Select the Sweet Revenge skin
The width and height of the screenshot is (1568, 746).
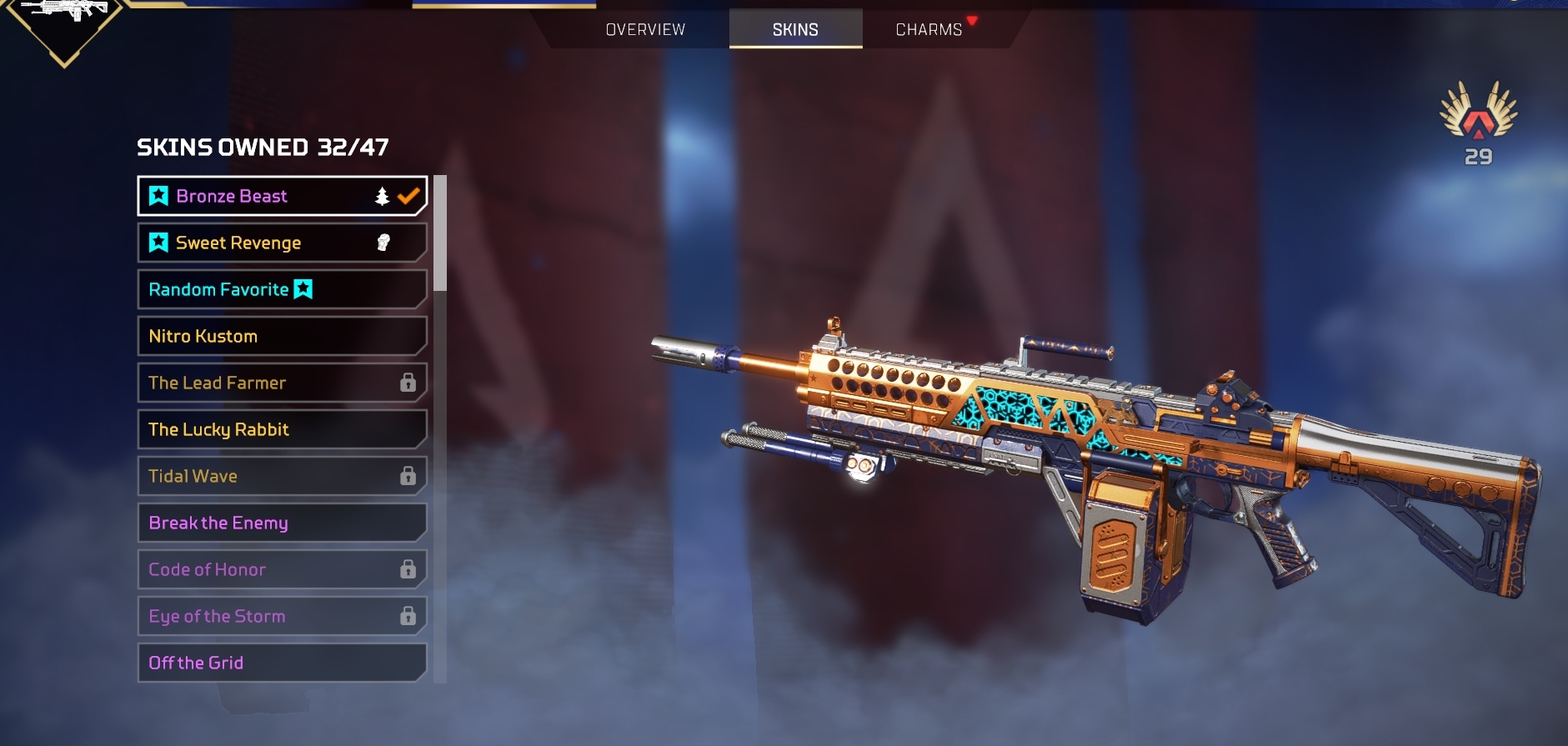point(282,243)
